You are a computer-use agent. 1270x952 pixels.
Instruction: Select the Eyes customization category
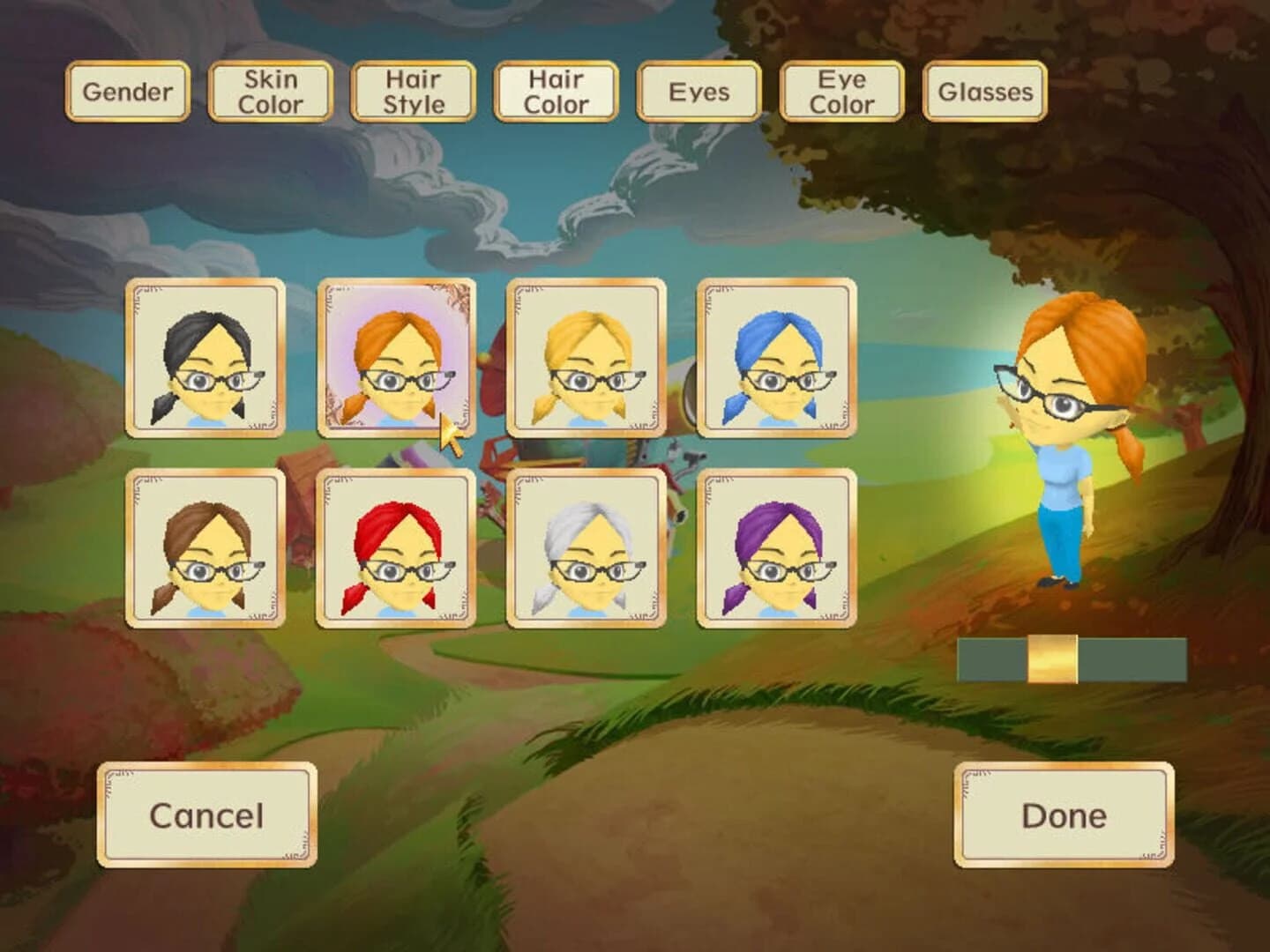698,89
